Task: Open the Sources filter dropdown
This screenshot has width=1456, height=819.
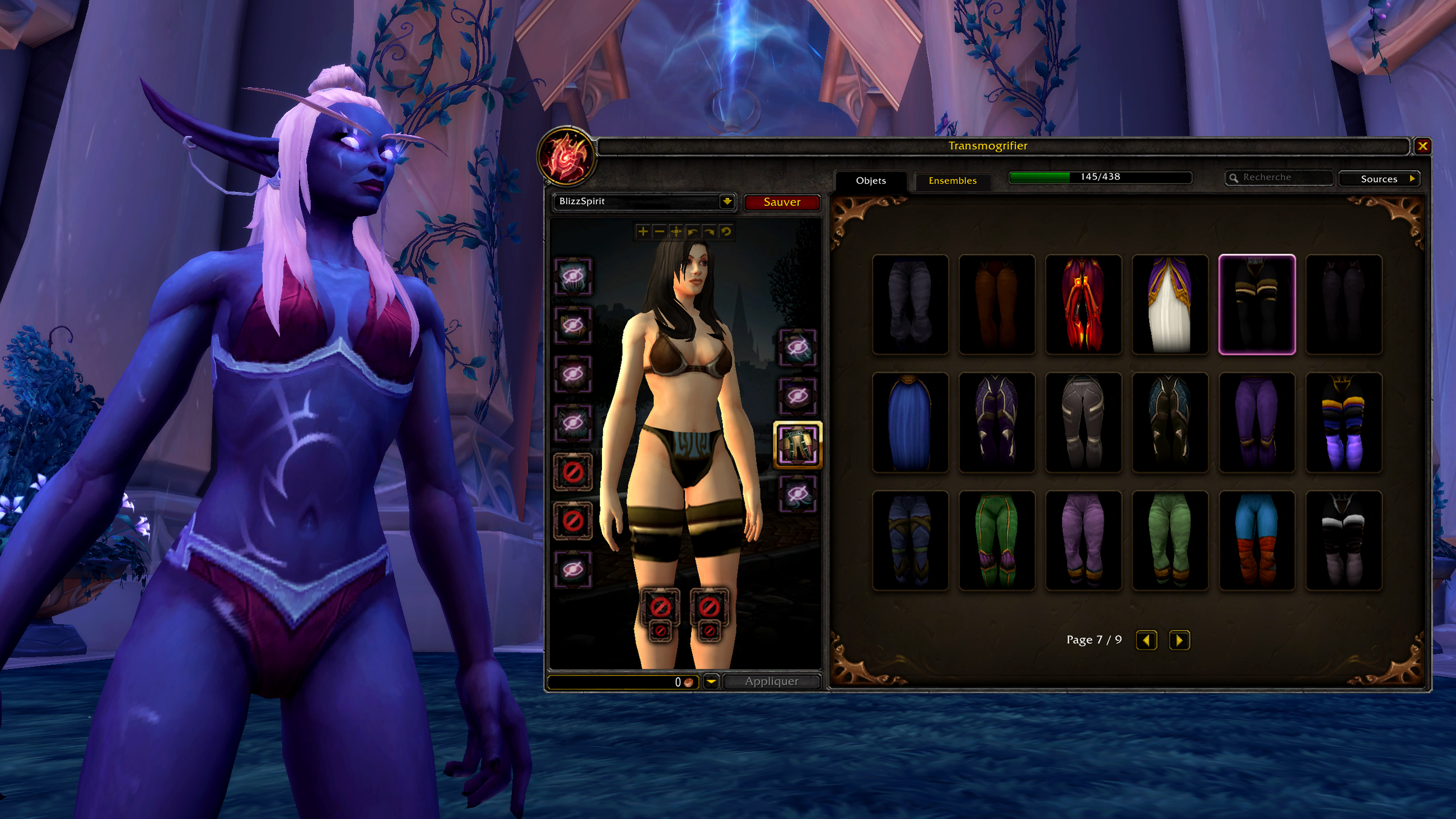Action: coord(1380,179)
